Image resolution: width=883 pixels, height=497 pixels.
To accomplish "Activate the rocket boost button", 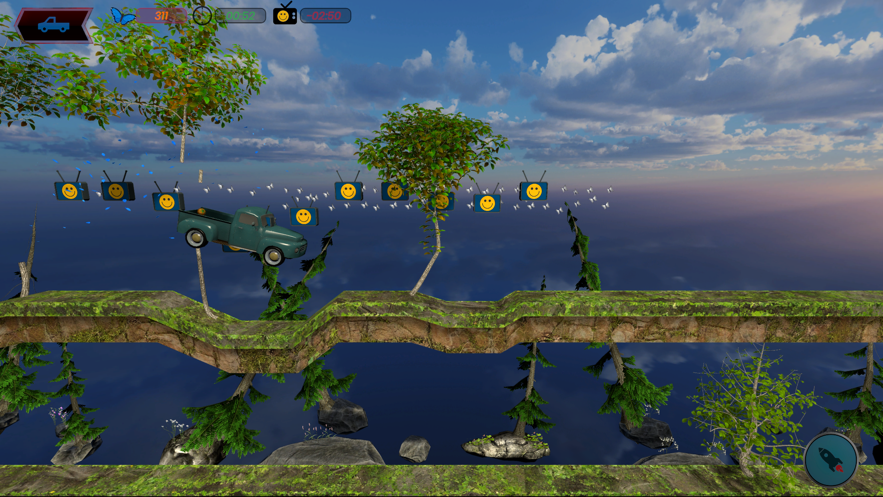I will coord(831,459).
